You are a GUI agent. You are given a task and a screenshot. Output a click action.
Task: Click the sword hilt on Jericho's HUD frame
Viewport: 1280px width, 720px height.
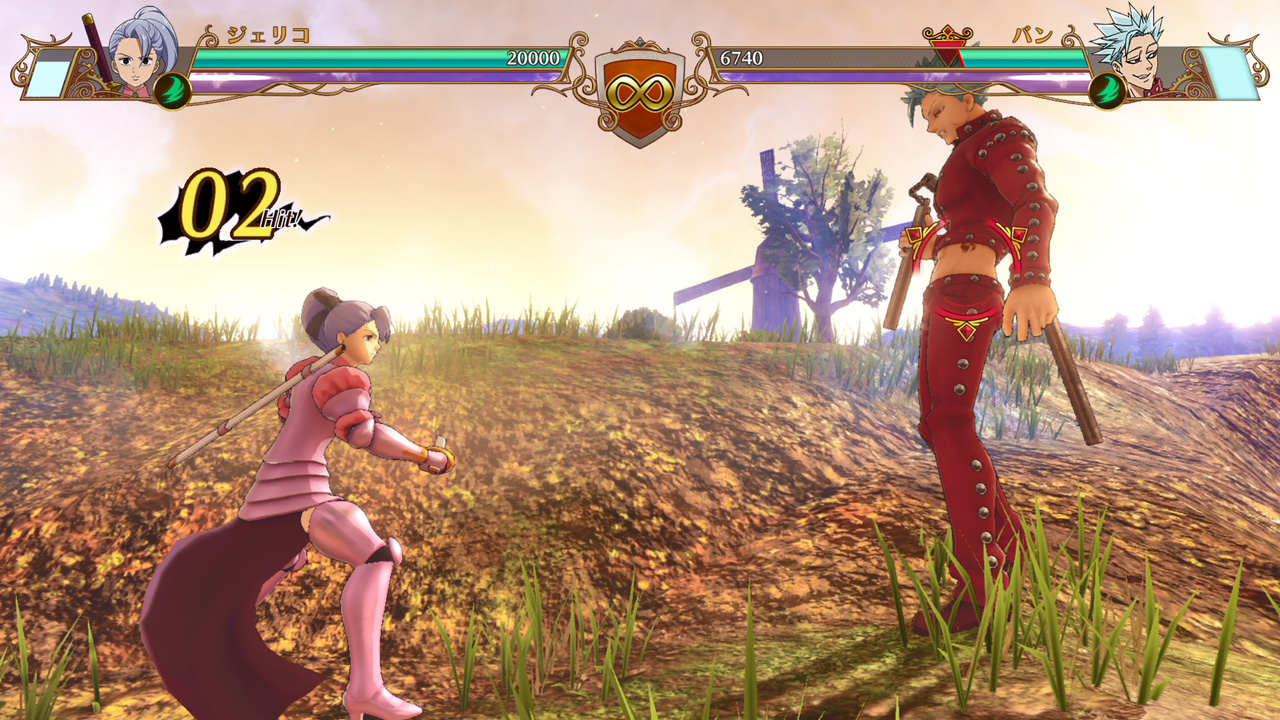(x=90, y=25)
